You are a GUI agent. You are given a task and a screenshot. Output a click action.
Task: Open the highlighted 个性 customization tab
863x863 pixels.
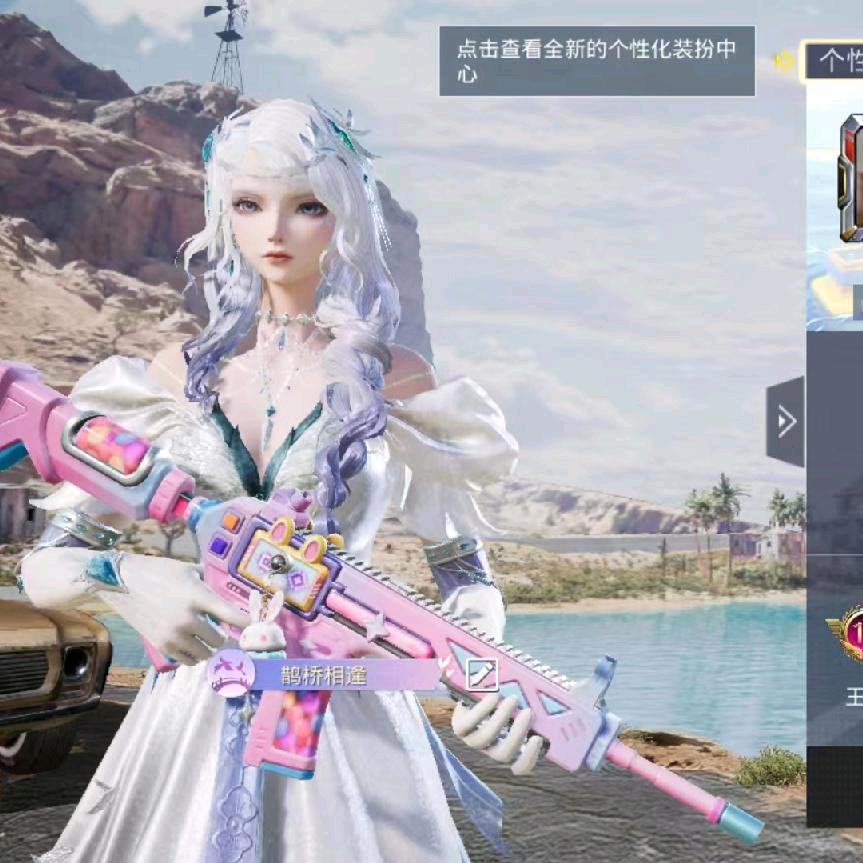click(834, 62)
